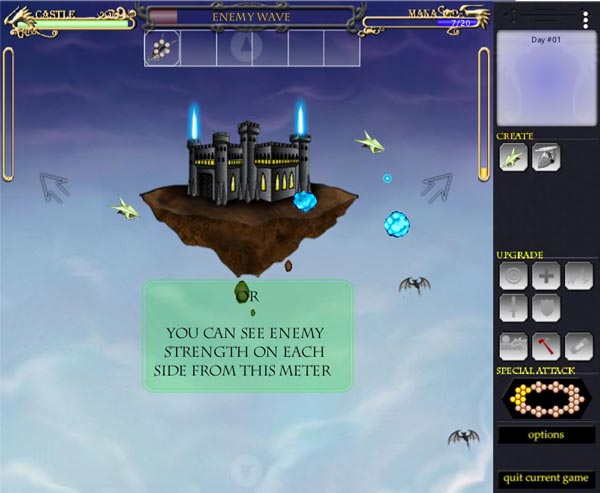The width and height of the screenshot is (600, 493).
Task: Click the quit current game button
Action: coord(546,477)
